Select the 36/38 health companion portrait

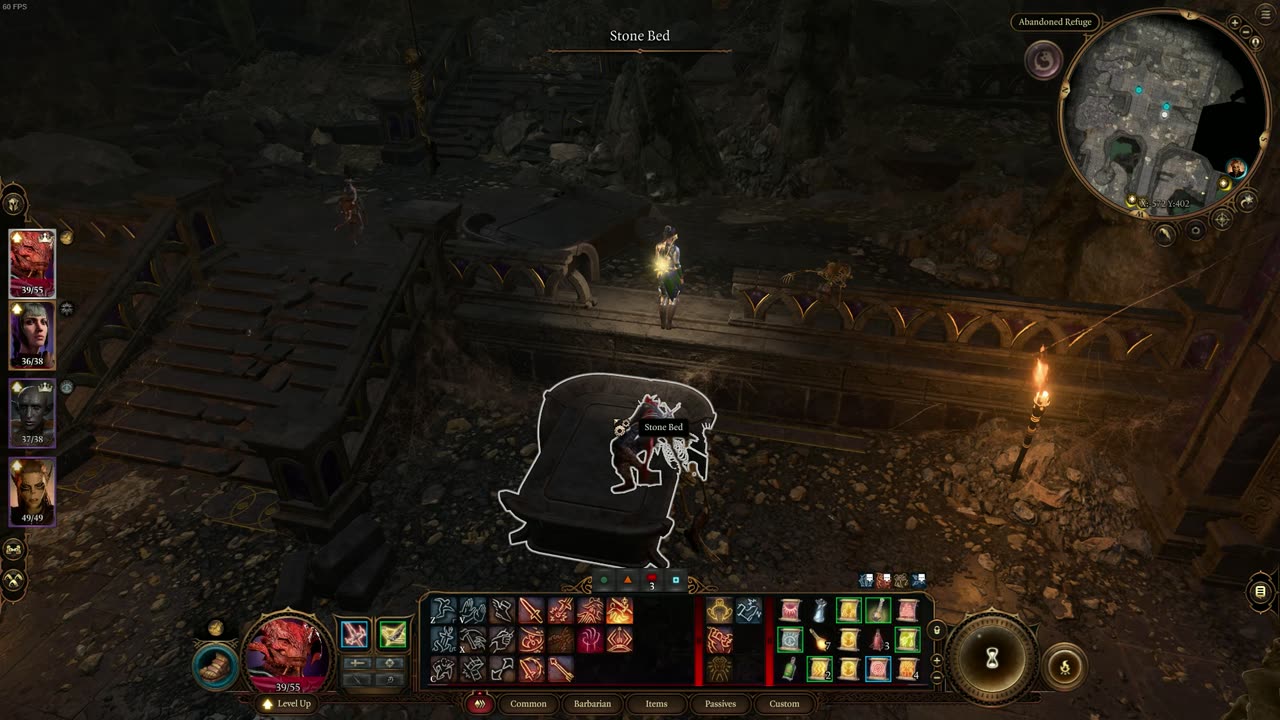pos(32,336)
